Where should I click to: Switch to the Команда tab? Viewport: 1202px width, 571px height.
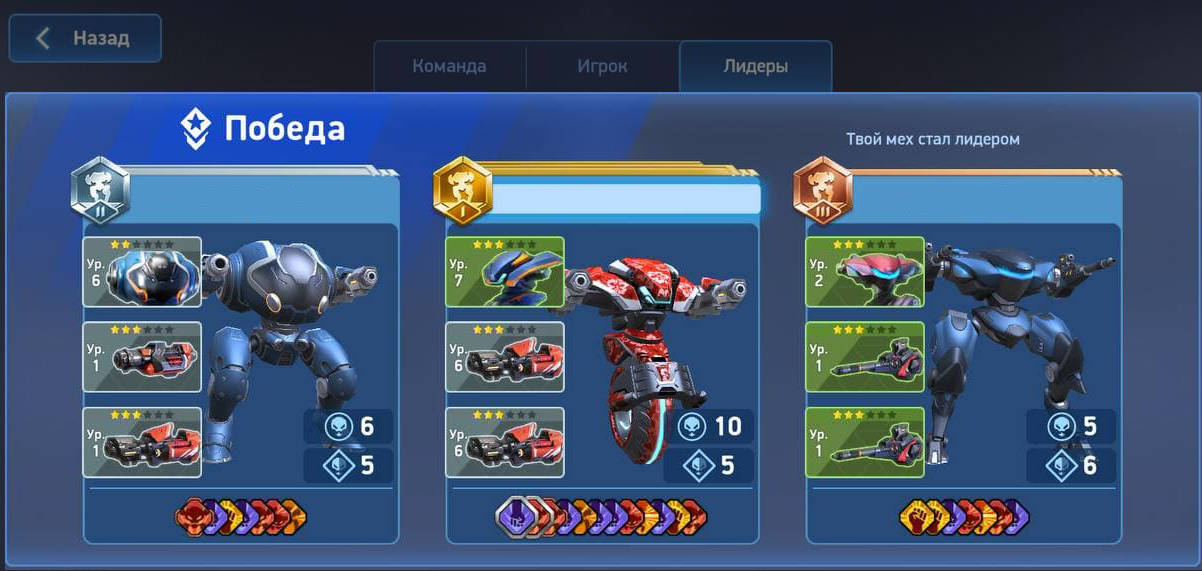[449, 67]
